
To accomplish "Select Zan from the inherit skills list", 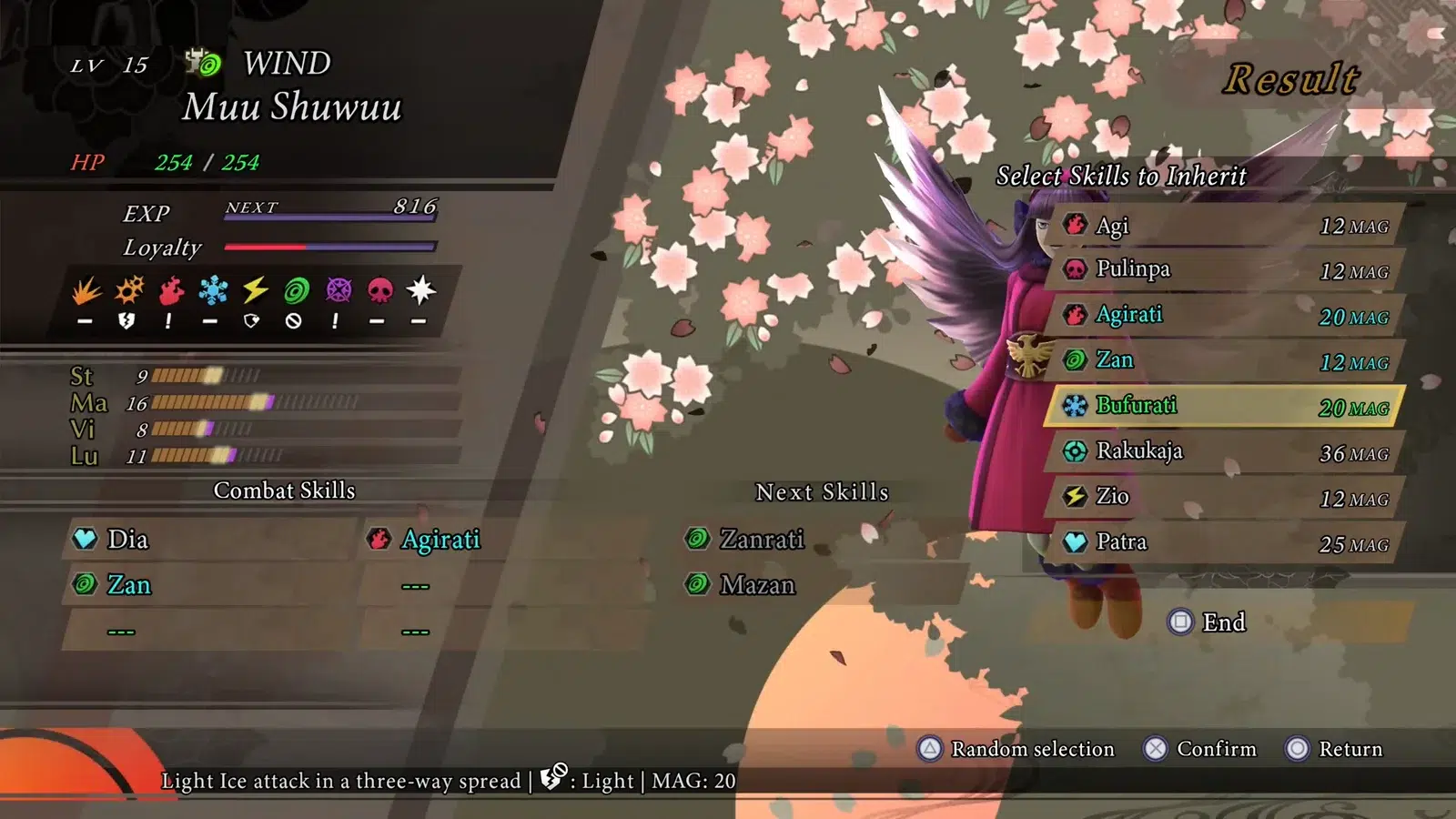I will pyautogui.click(x=1224, y=361).
